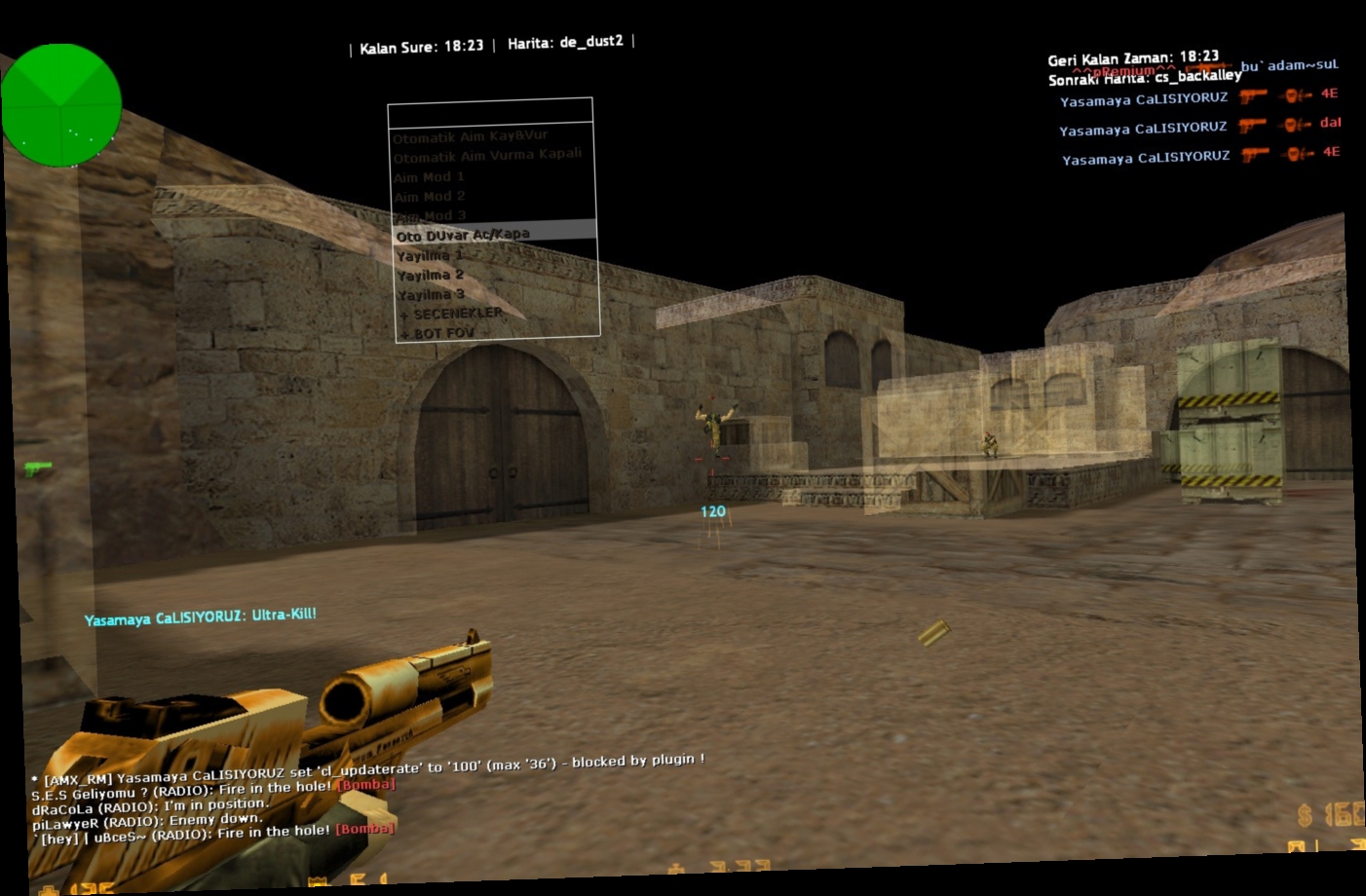Expand the + BOT FOV submenu
Image resolution: width=1366 pixels, height=896 pixels.
[436, 333]
